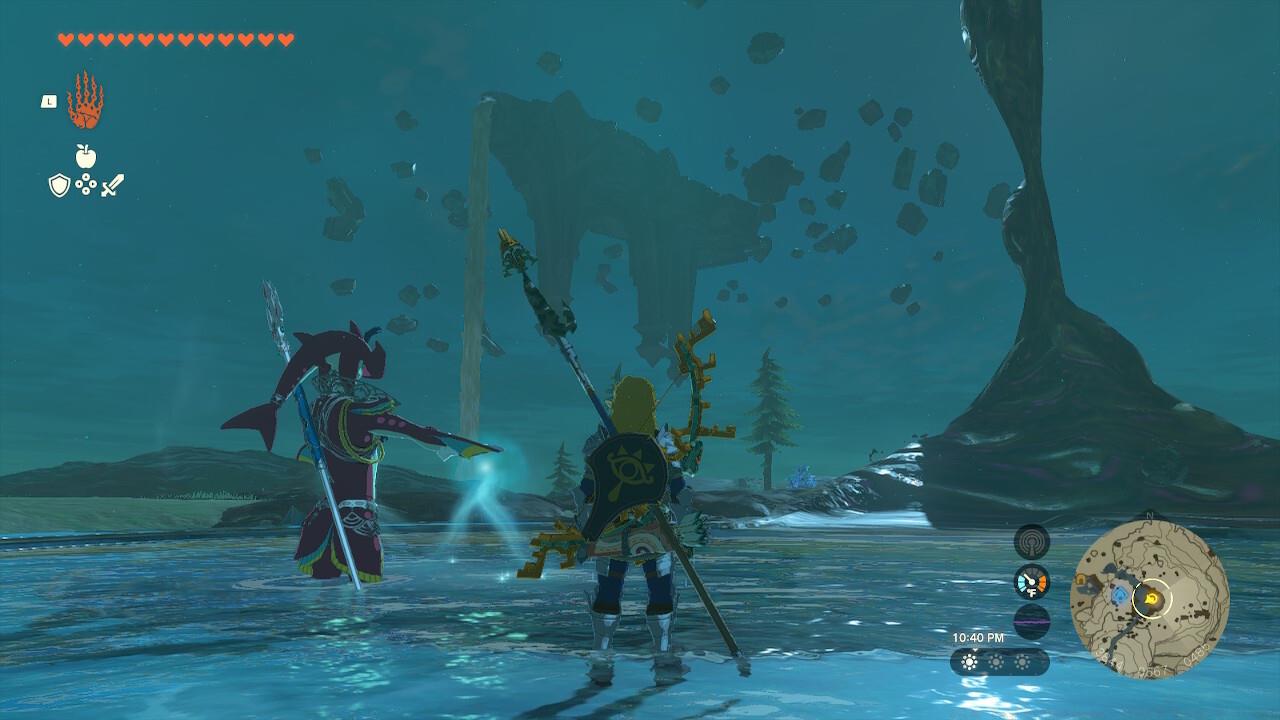Screen dimensions: 1280x720
Task: Select the blue shrine marker on the minimap
Action: click(1120, 594)
